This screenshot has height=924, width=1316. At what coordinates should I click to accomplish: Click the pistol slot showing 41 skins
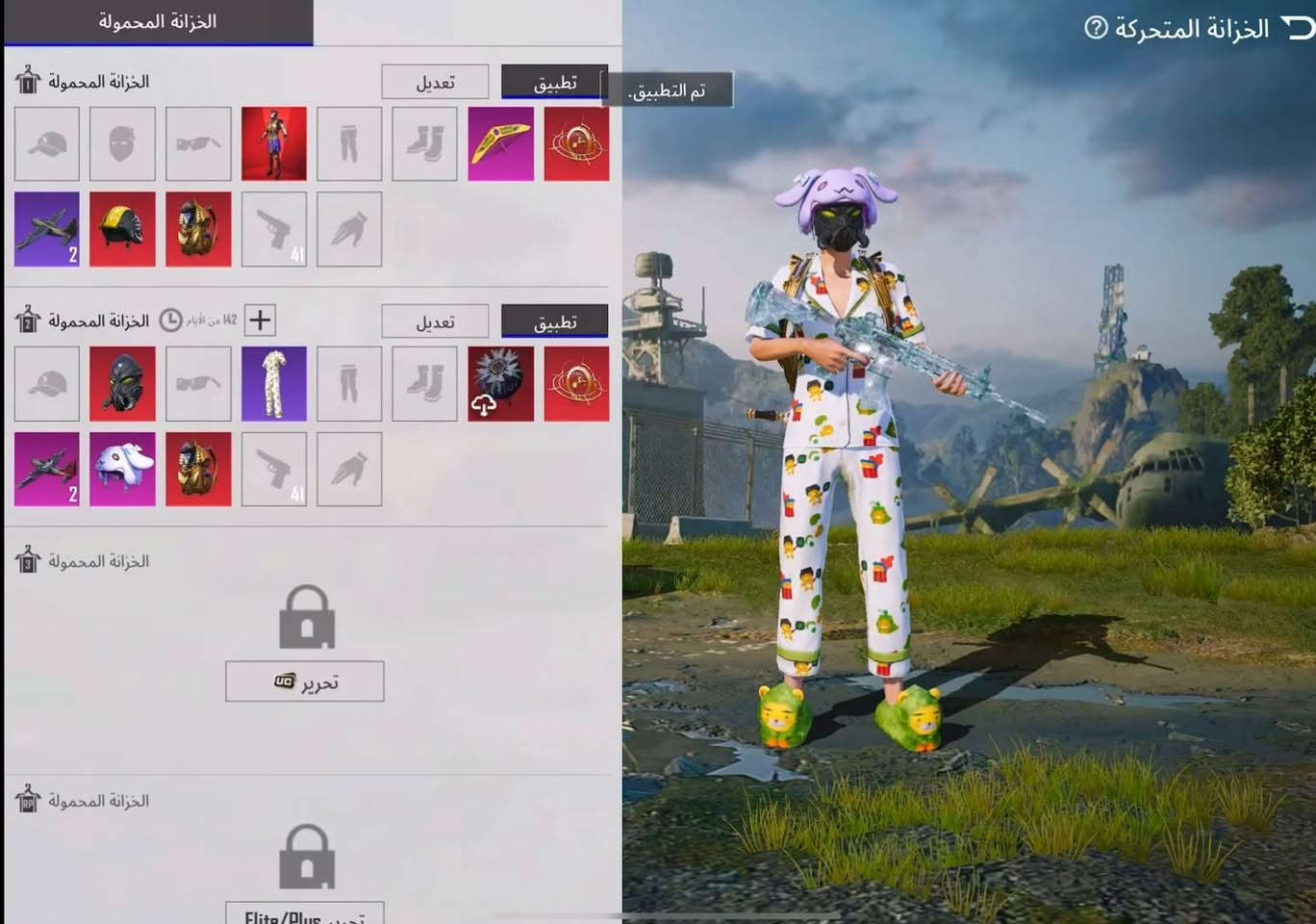click(273, 228)
